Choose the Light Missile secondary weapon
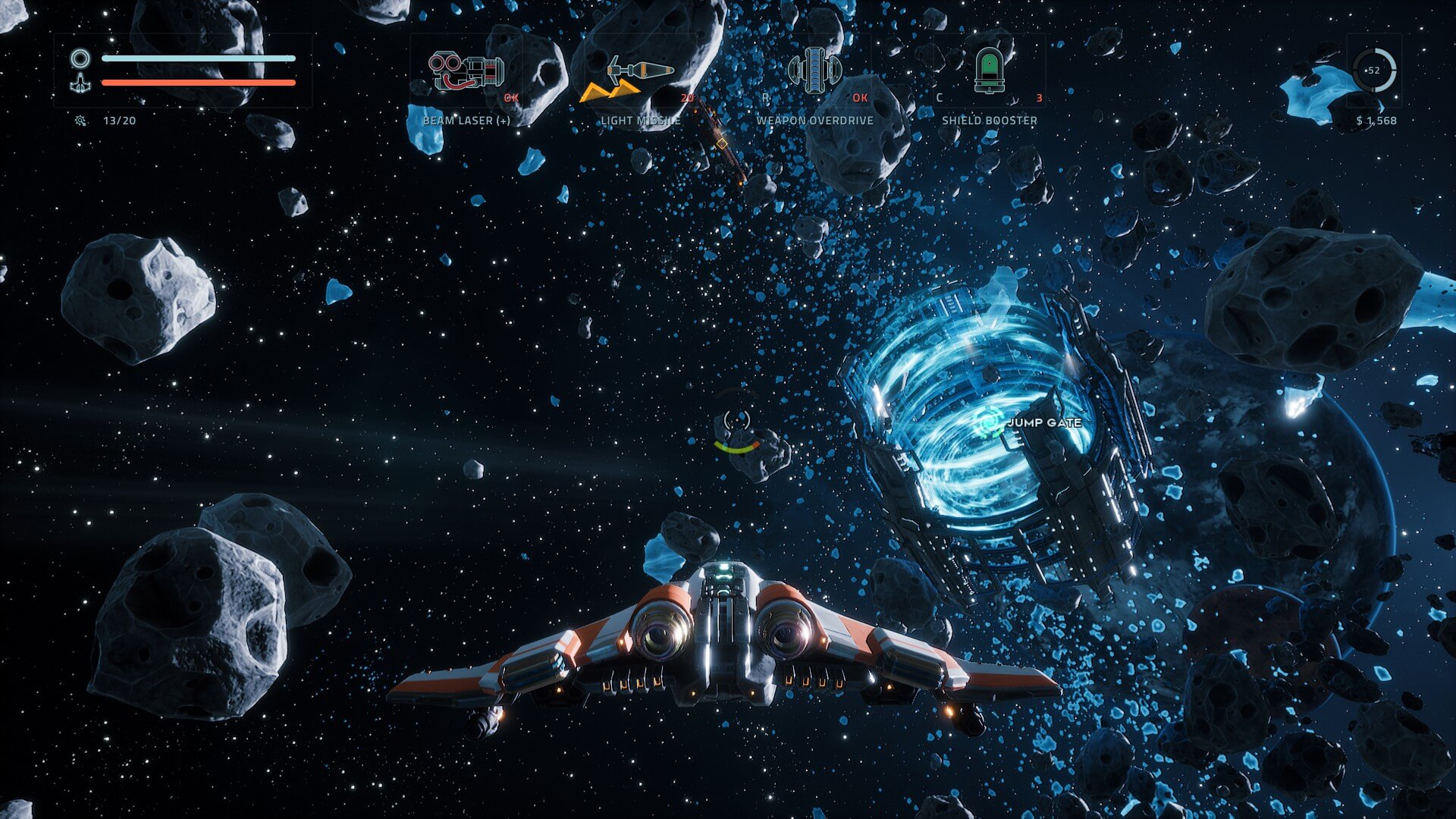1456x819 pixels. pos(639,71)
